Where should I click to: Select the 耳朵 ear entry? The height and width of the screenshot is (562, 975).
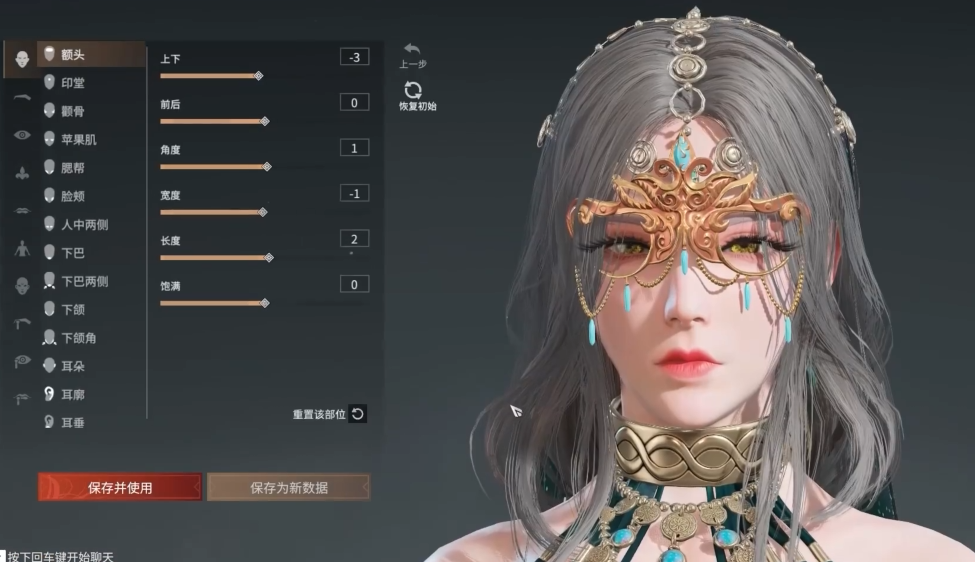[x=73, y=366]
